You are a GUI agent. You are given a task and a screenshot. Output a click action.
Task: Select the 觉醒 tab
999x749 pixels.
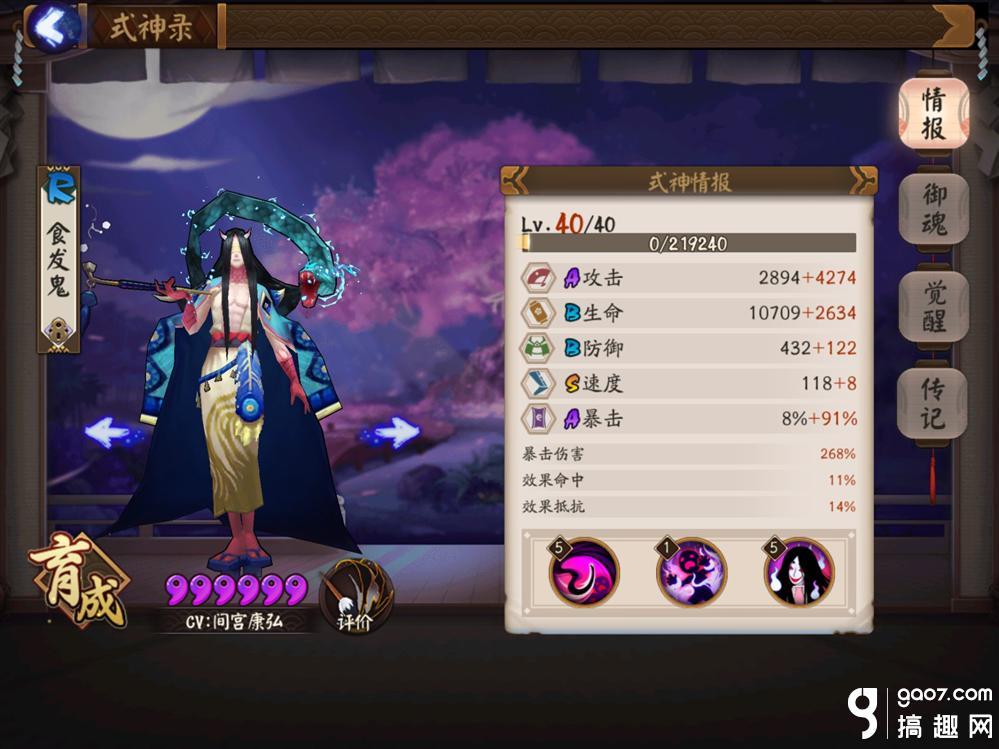coord(932,307)
